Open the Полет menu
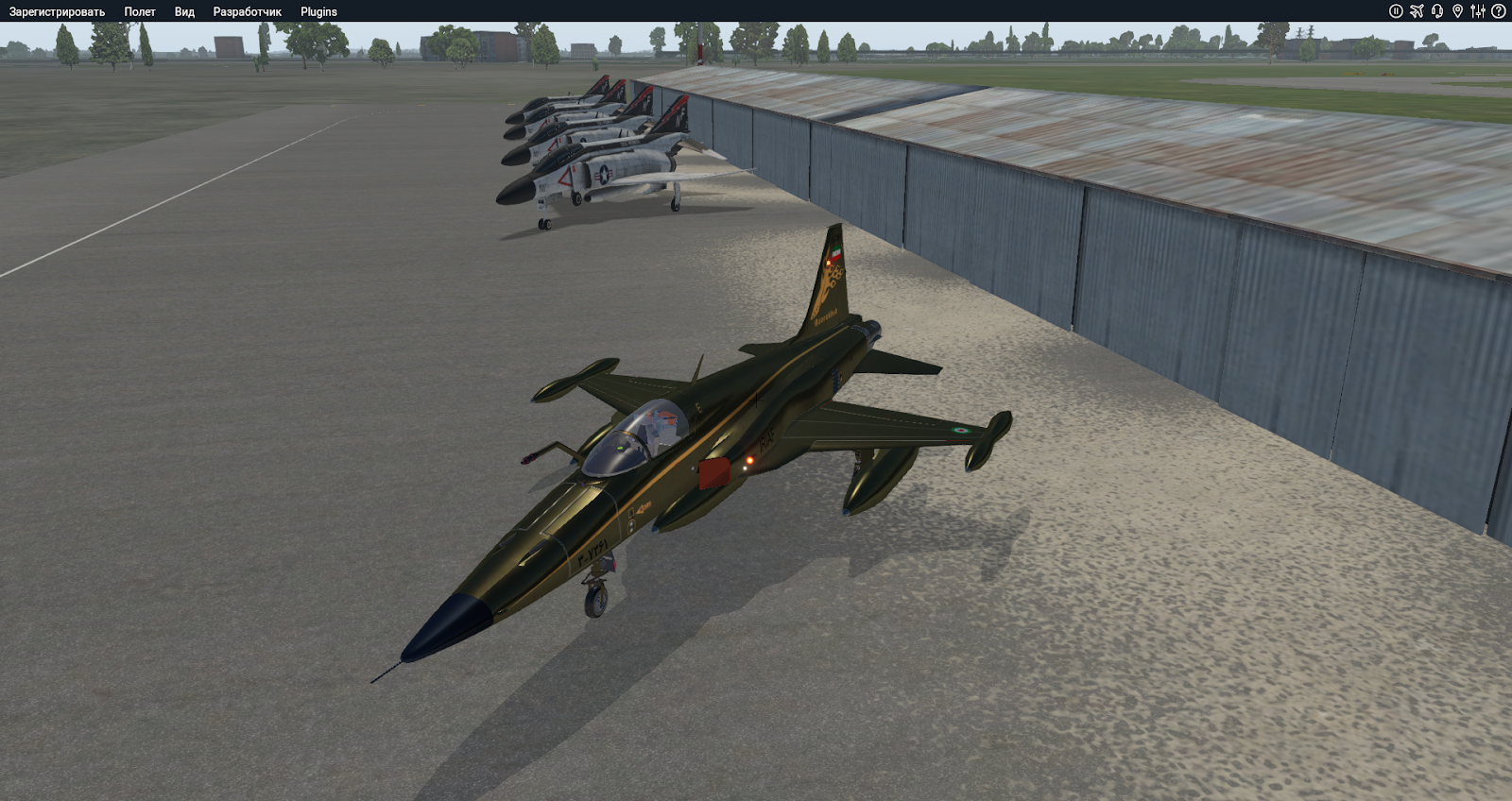This screenshot has width=1512, height=801. tap(140, 11)
